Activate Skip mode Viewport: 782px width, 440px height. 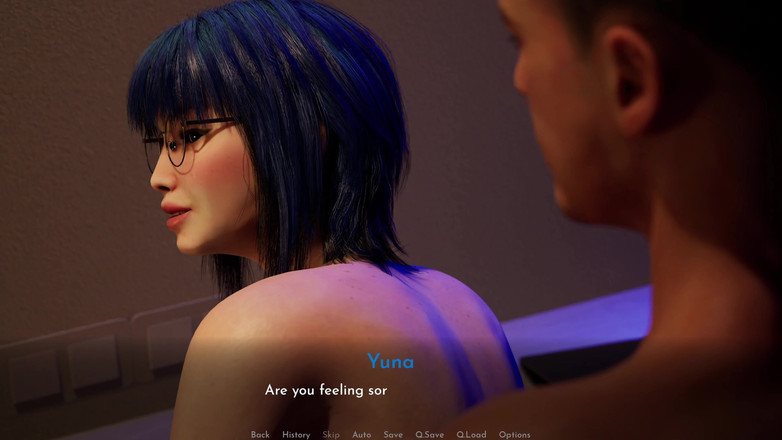click(x=331, y=435)
